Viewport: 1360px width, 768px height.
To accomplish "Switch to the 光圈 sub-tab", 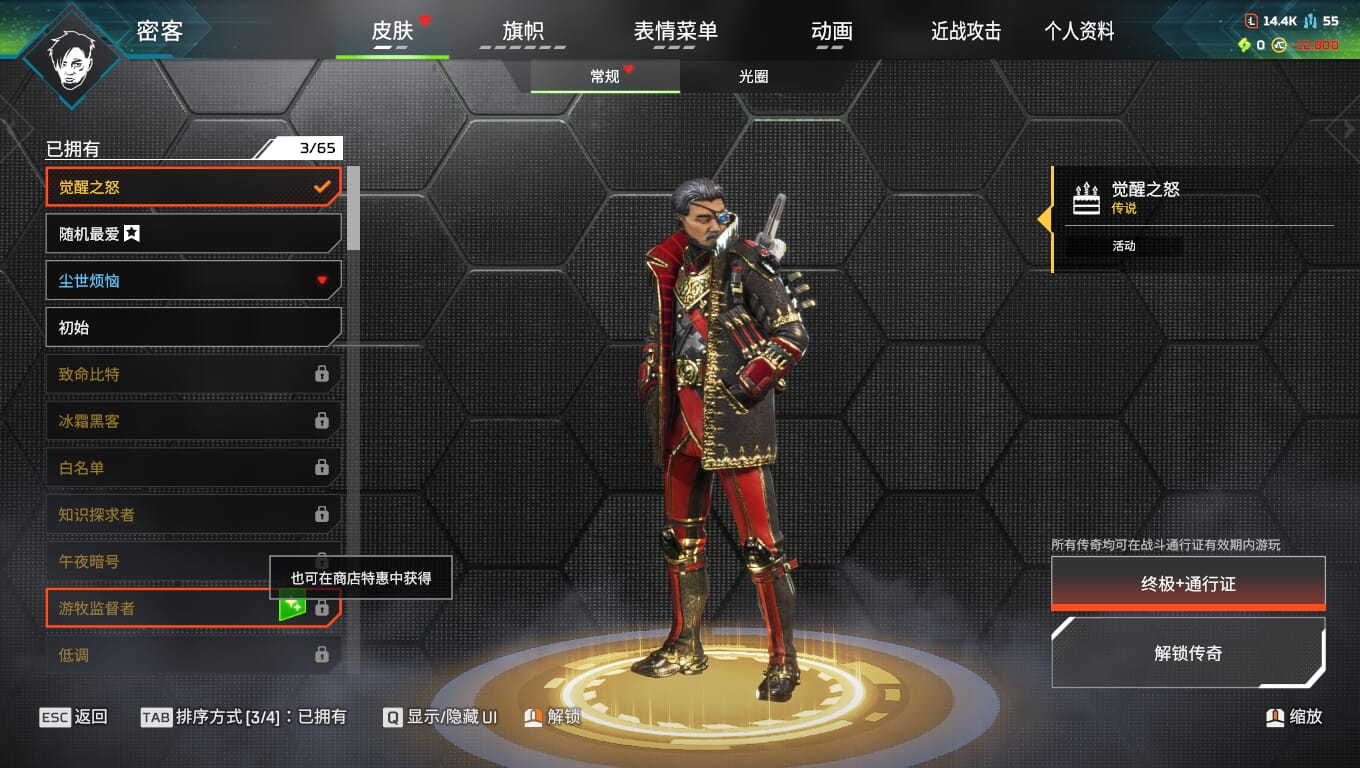I will 753,77.
